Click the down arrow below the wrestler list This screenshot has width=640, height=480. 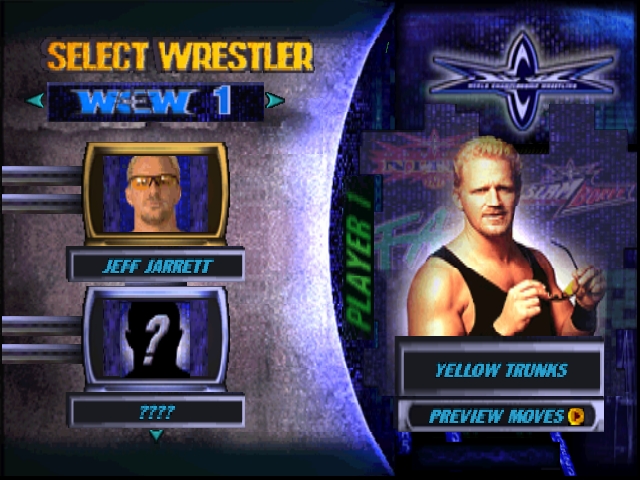coord(155,435)
